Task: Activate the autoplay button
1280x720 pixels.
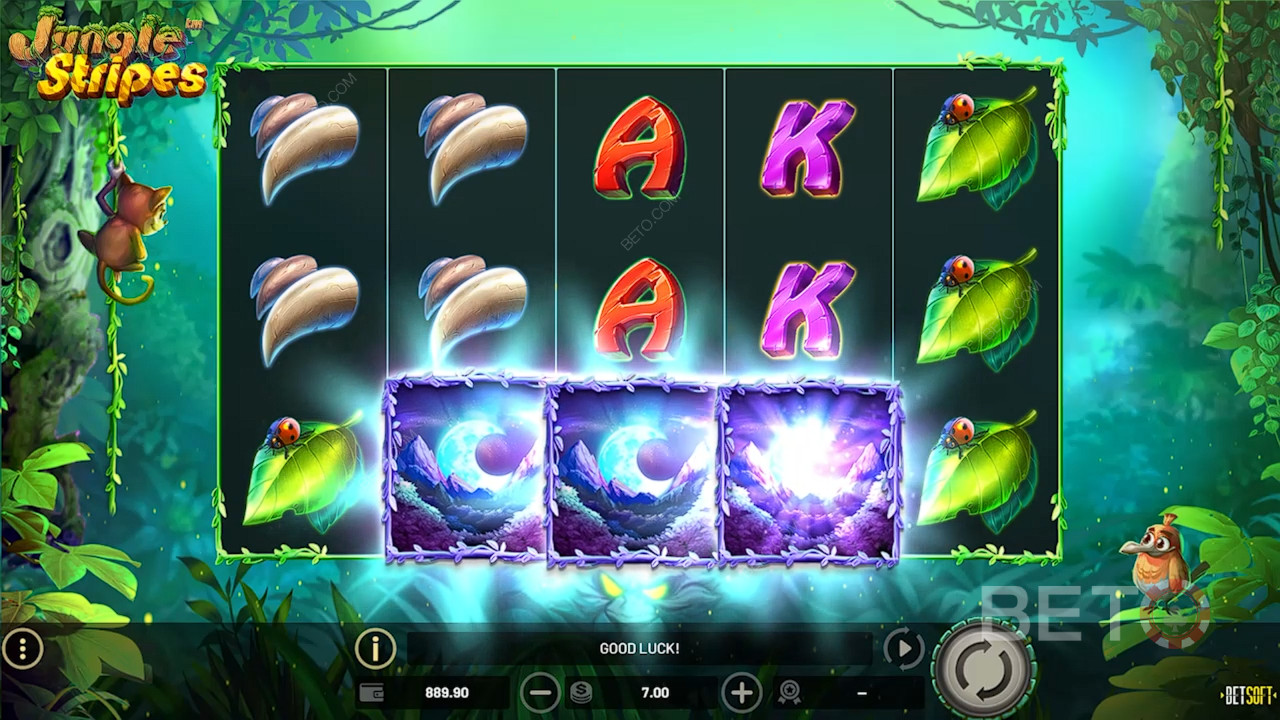Action: 903,649
